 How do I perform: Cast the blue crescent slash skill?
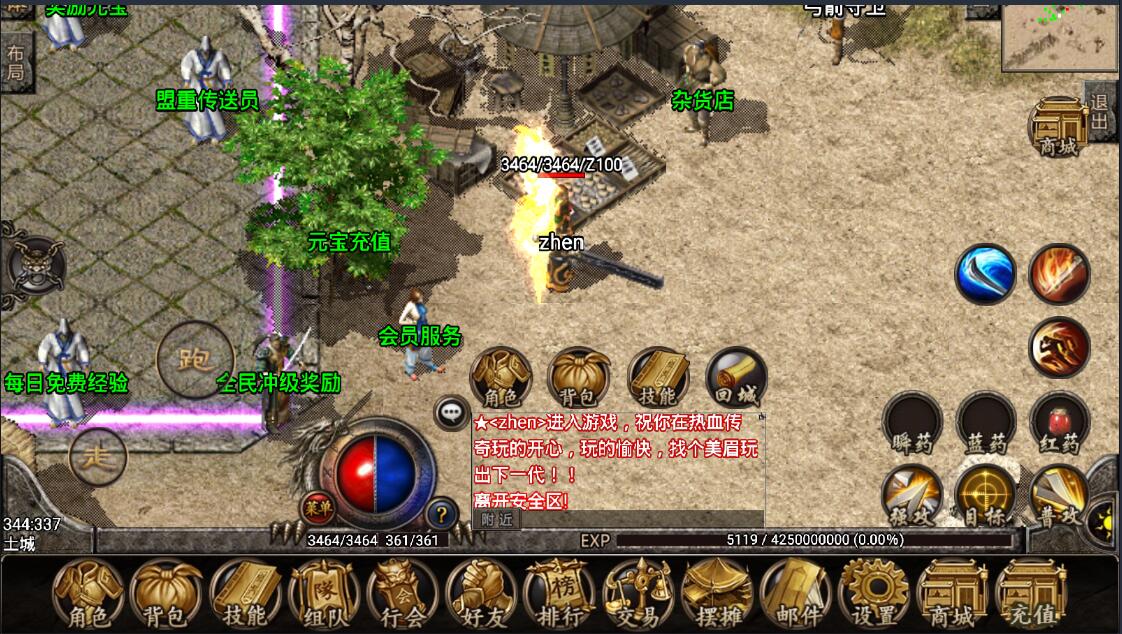pyautogui.click(x=985, y=274)
